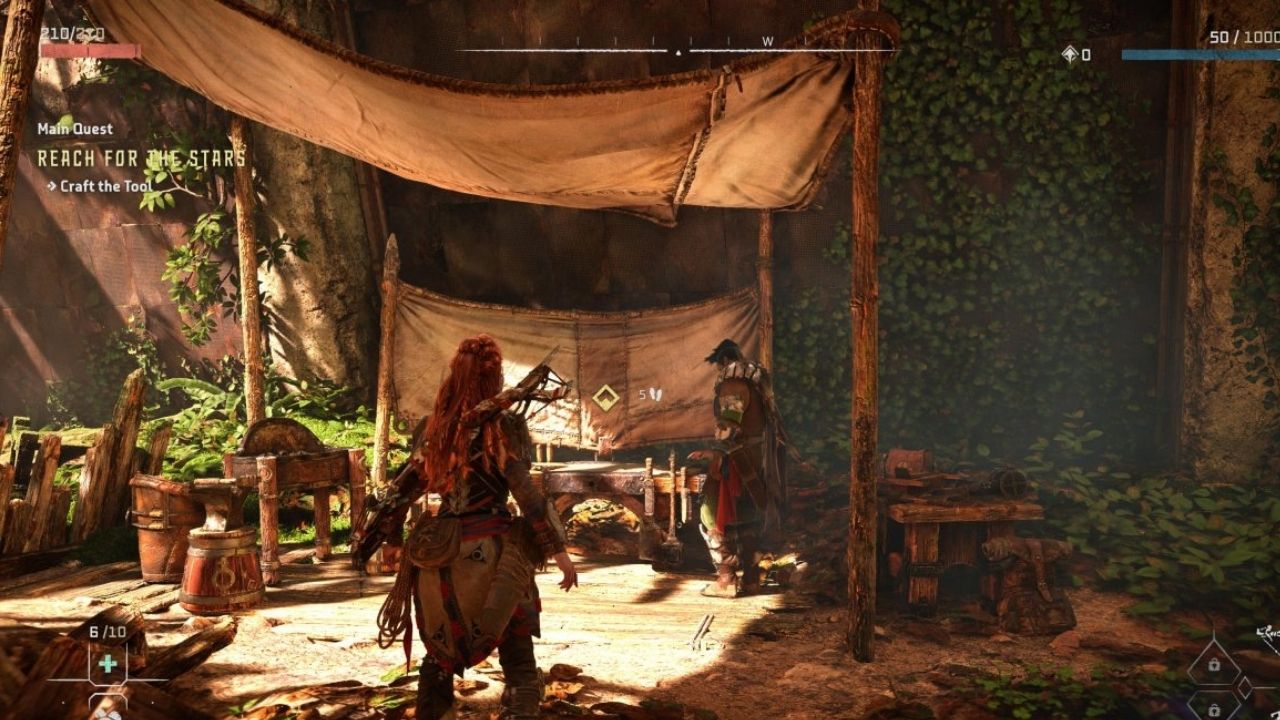Click the W marker on the compass
Viewport: 1280px width, 720px height.
pos(766,41)
